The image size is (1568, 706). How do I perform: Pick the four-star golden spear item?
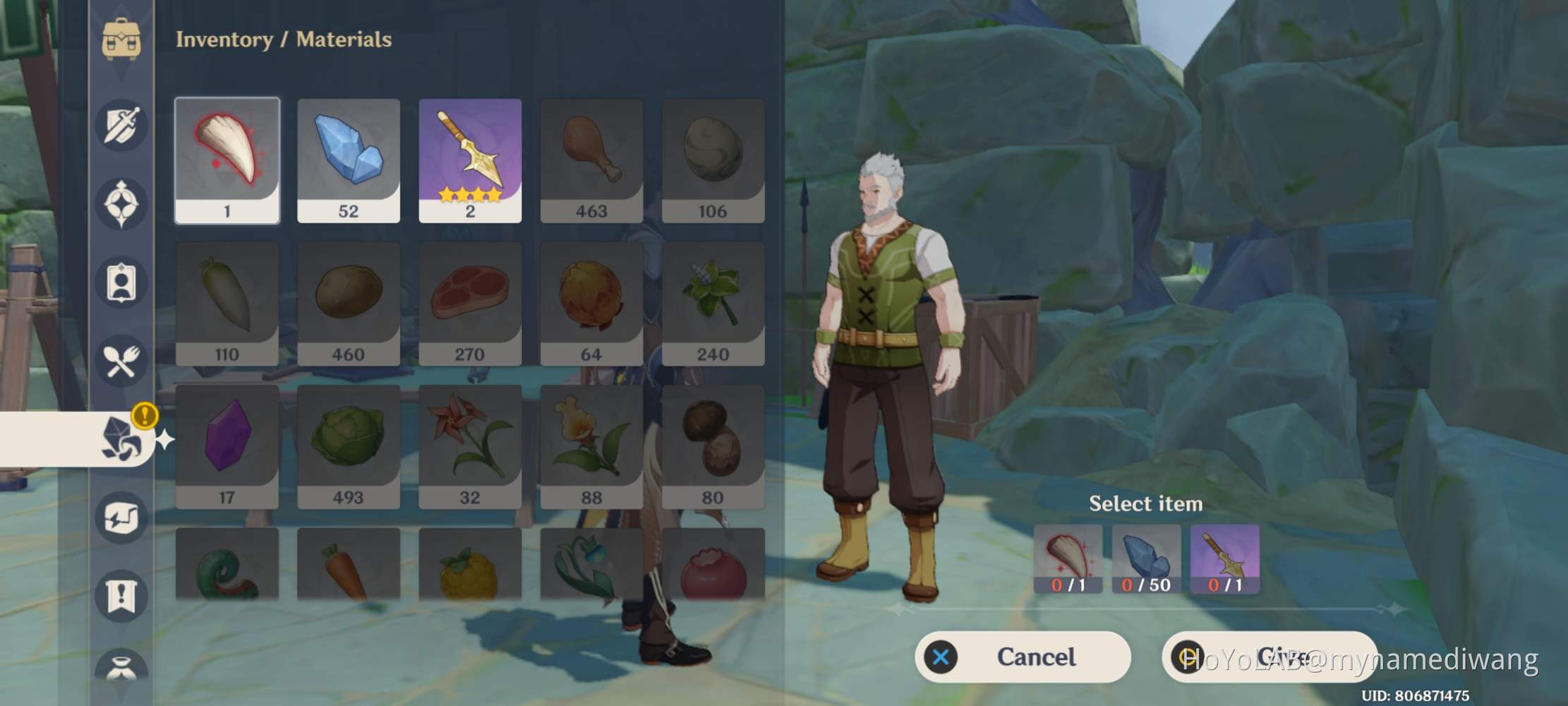click(x=470, y=160)
